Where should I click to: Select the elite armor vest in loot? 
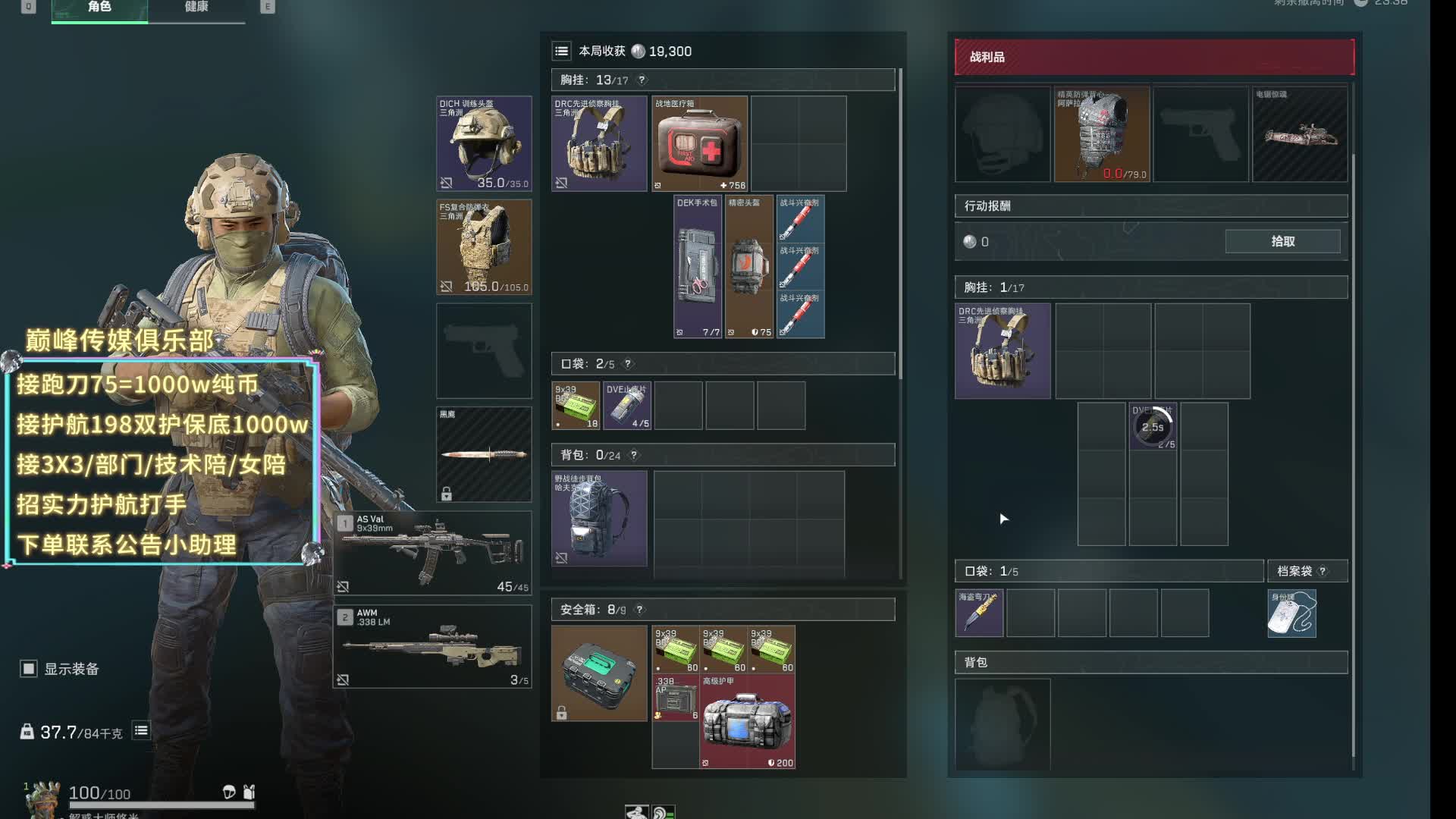[x=1102, y=134]
